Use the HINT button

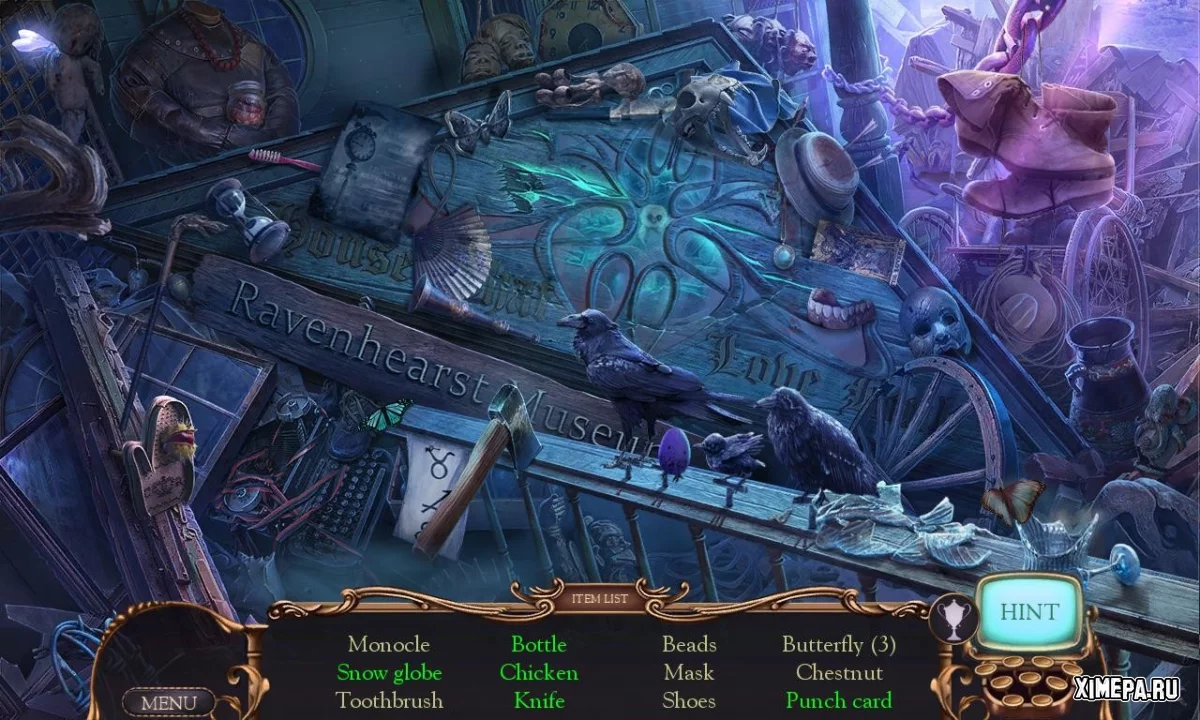[1028, 610]
